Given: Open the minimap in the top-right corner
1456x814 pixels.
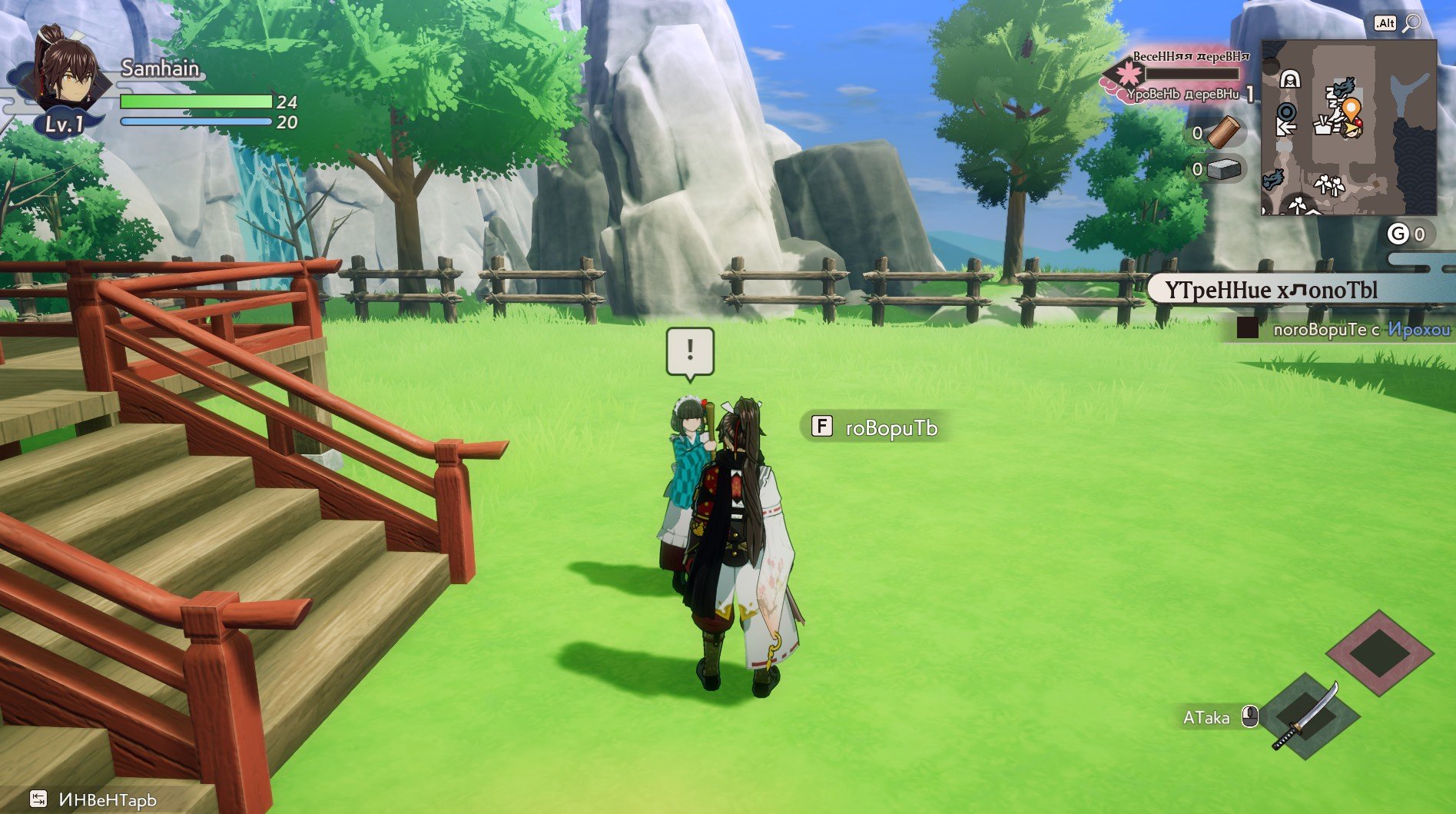Looking at the screenshot, I should click(1348, 128).
